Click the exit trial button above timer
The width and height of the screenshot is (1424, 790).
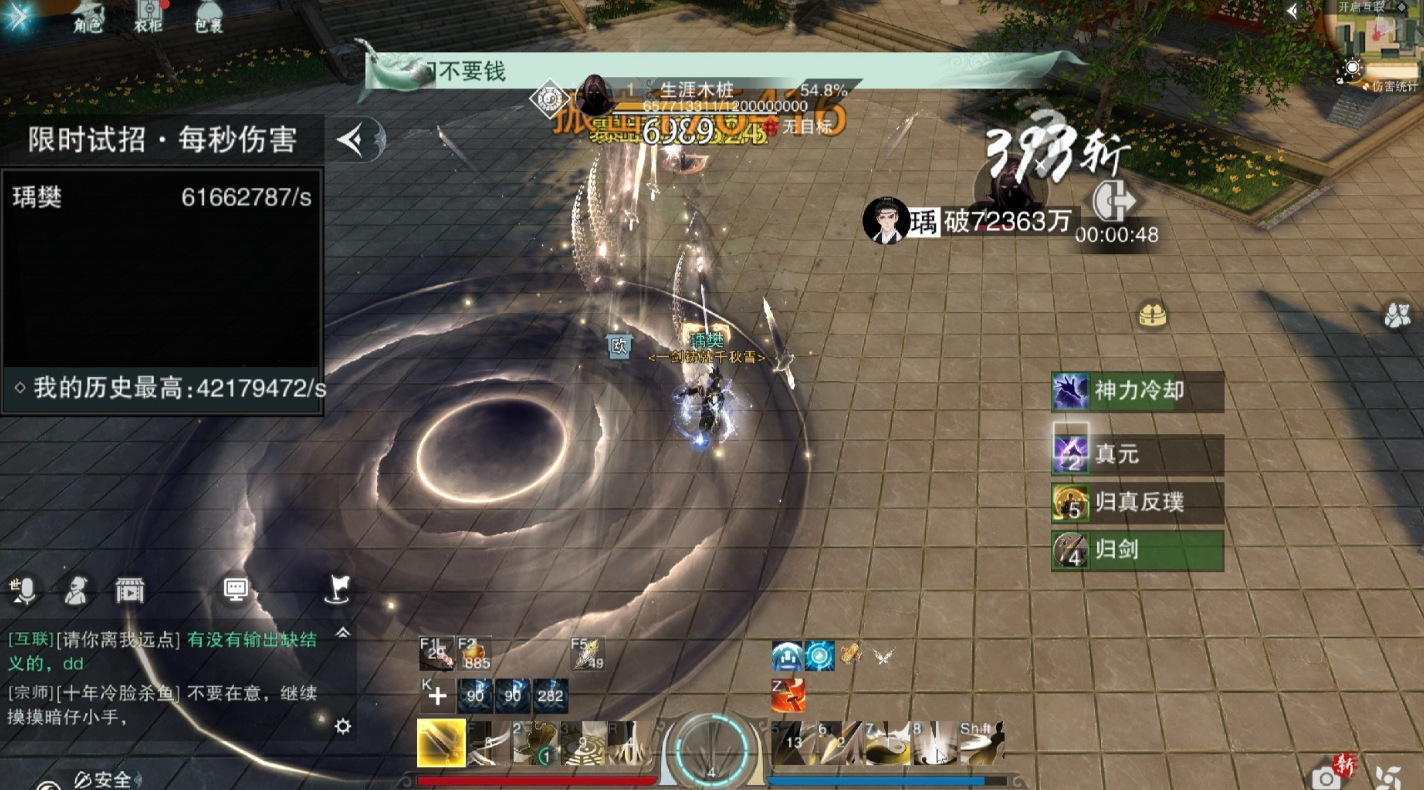click(1114, 201)
